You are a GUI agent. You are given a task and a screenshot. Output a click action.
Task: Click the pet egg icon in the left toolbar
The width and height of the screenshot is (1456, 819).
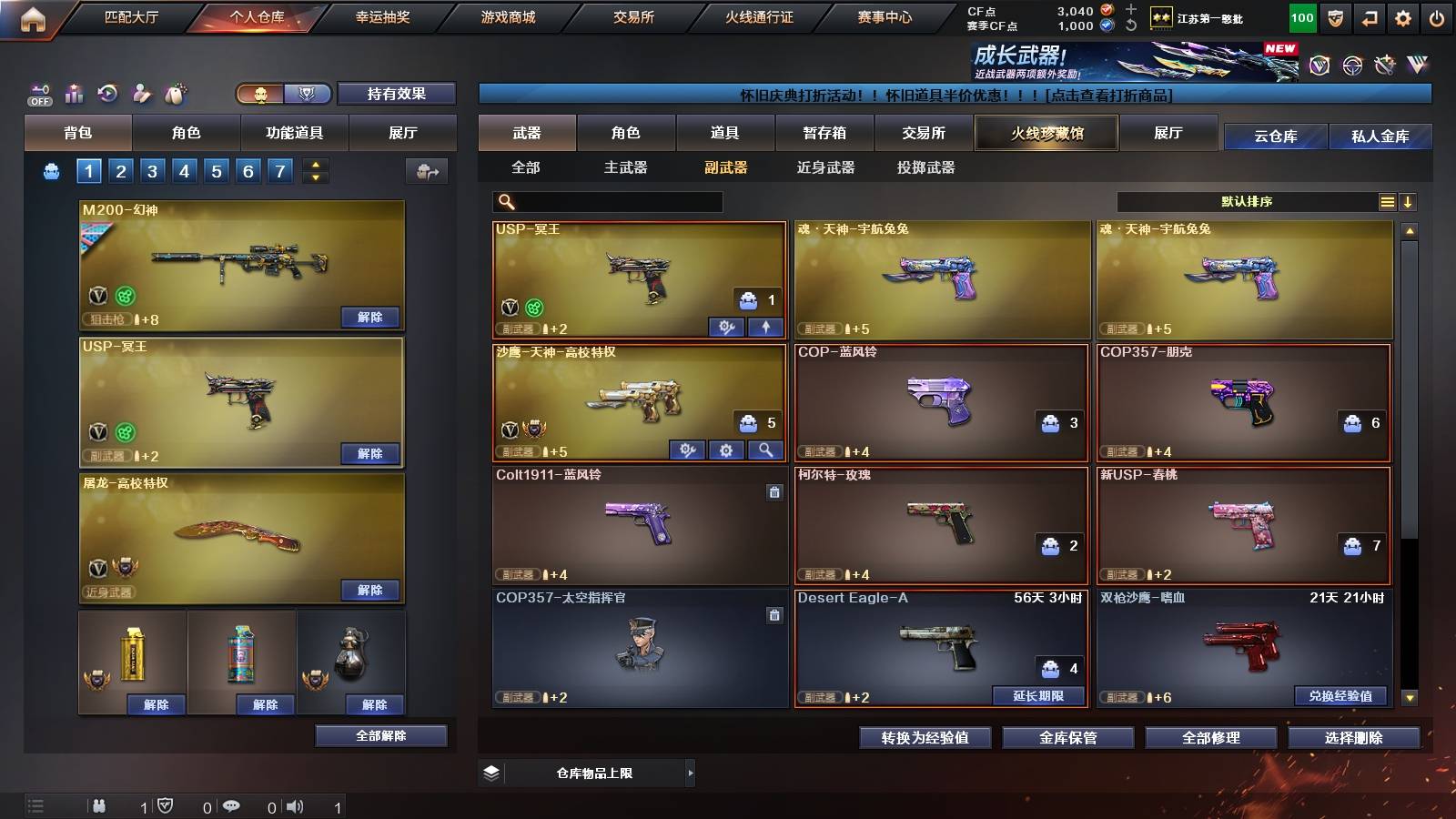click(175, 94)
